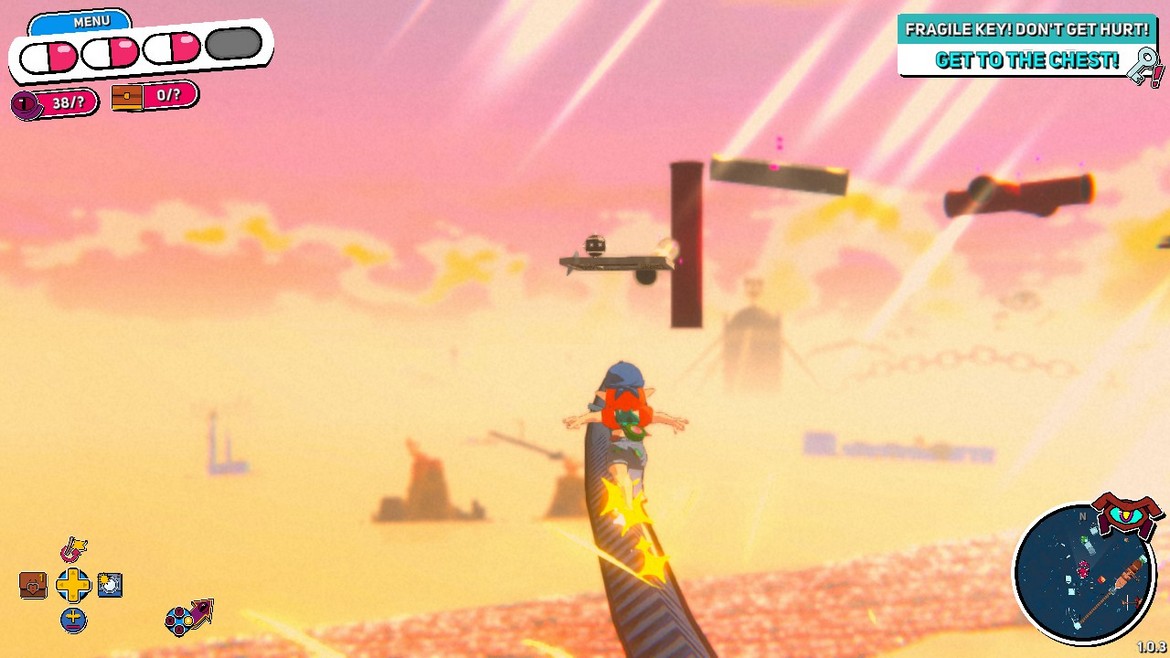
Task: Toggle the sun and moon time icon
Action: tap(110, 585)
